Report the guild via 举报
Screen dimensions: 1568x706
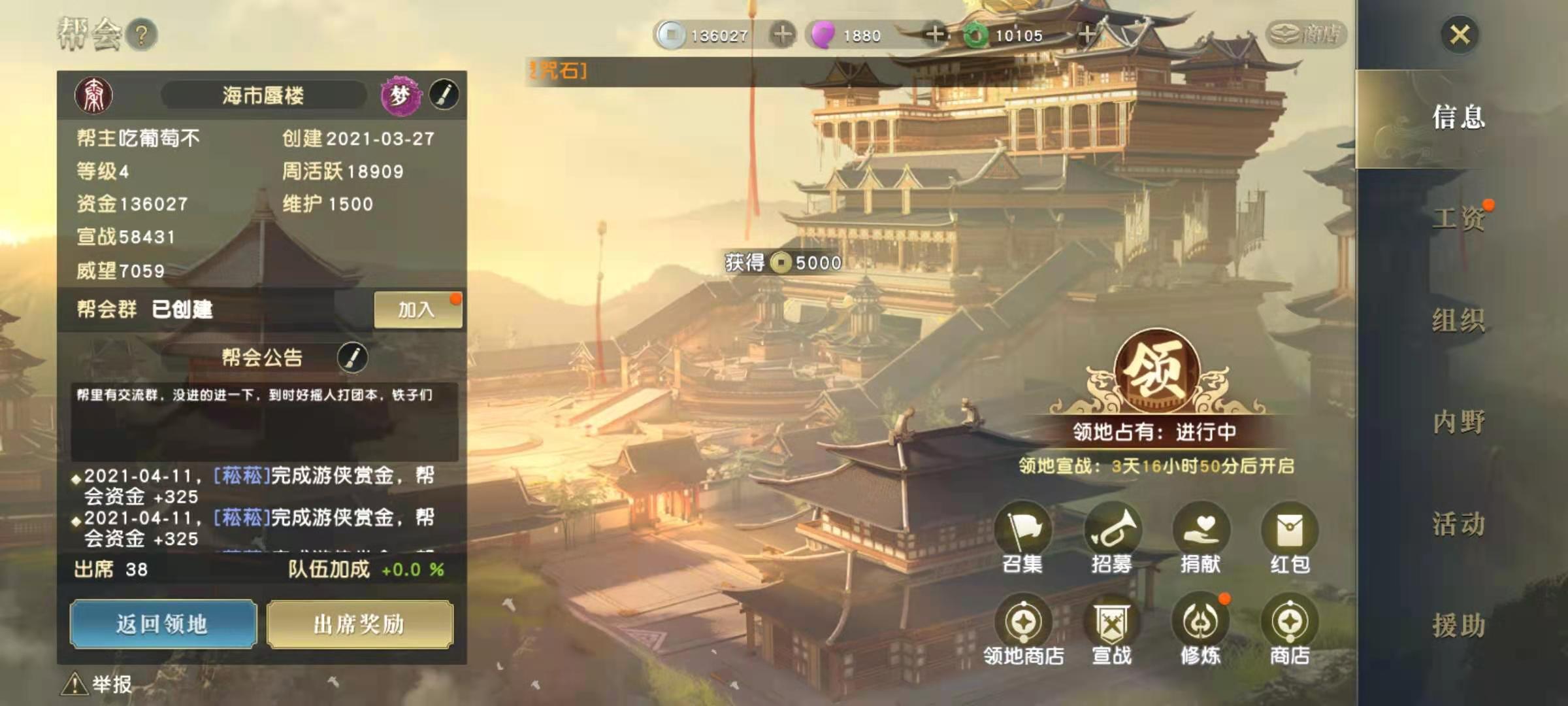pos(98,684)
